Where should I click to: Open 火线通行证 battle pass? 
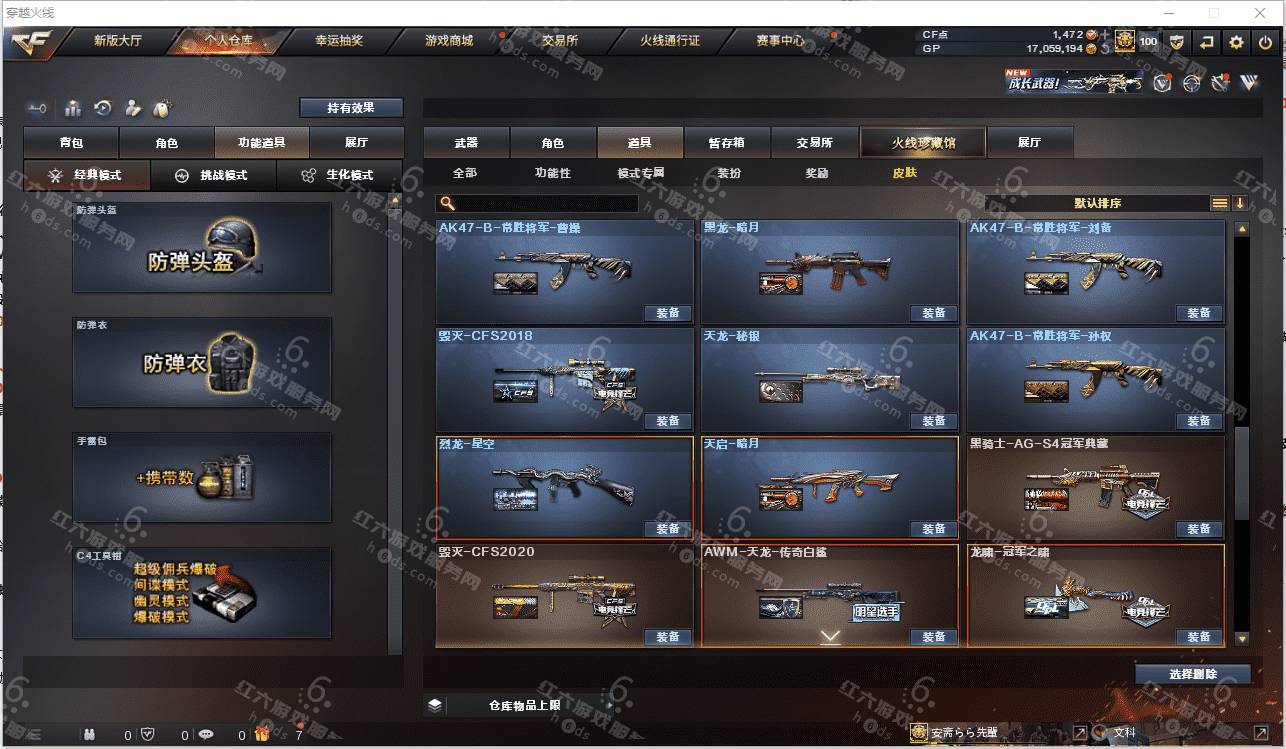click(x=670, y=41)
